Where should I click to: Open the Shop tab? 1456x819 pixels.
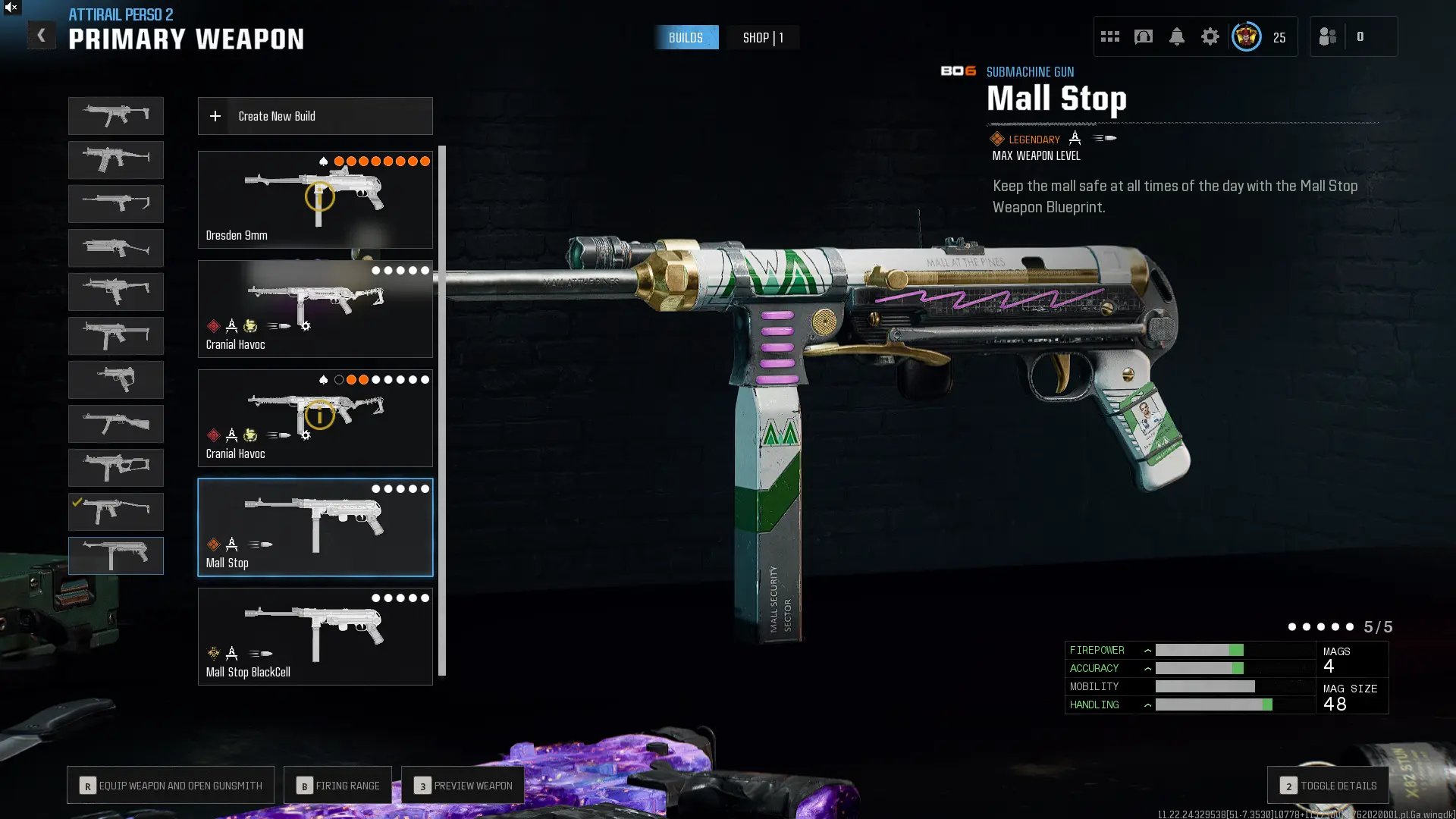(x=762, y=37)
